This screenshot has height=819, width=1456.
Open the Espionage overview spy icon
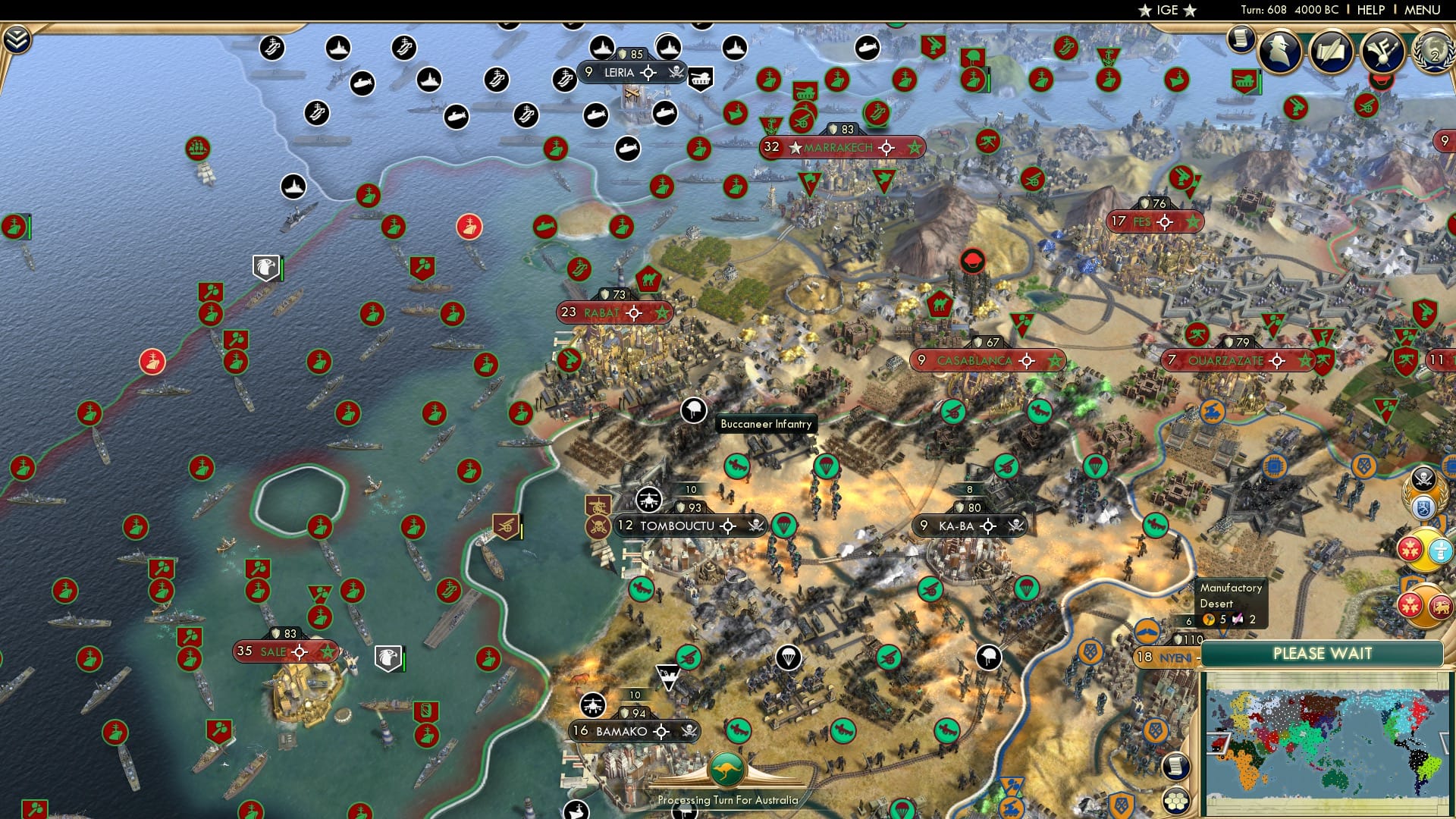[1278, 50]
